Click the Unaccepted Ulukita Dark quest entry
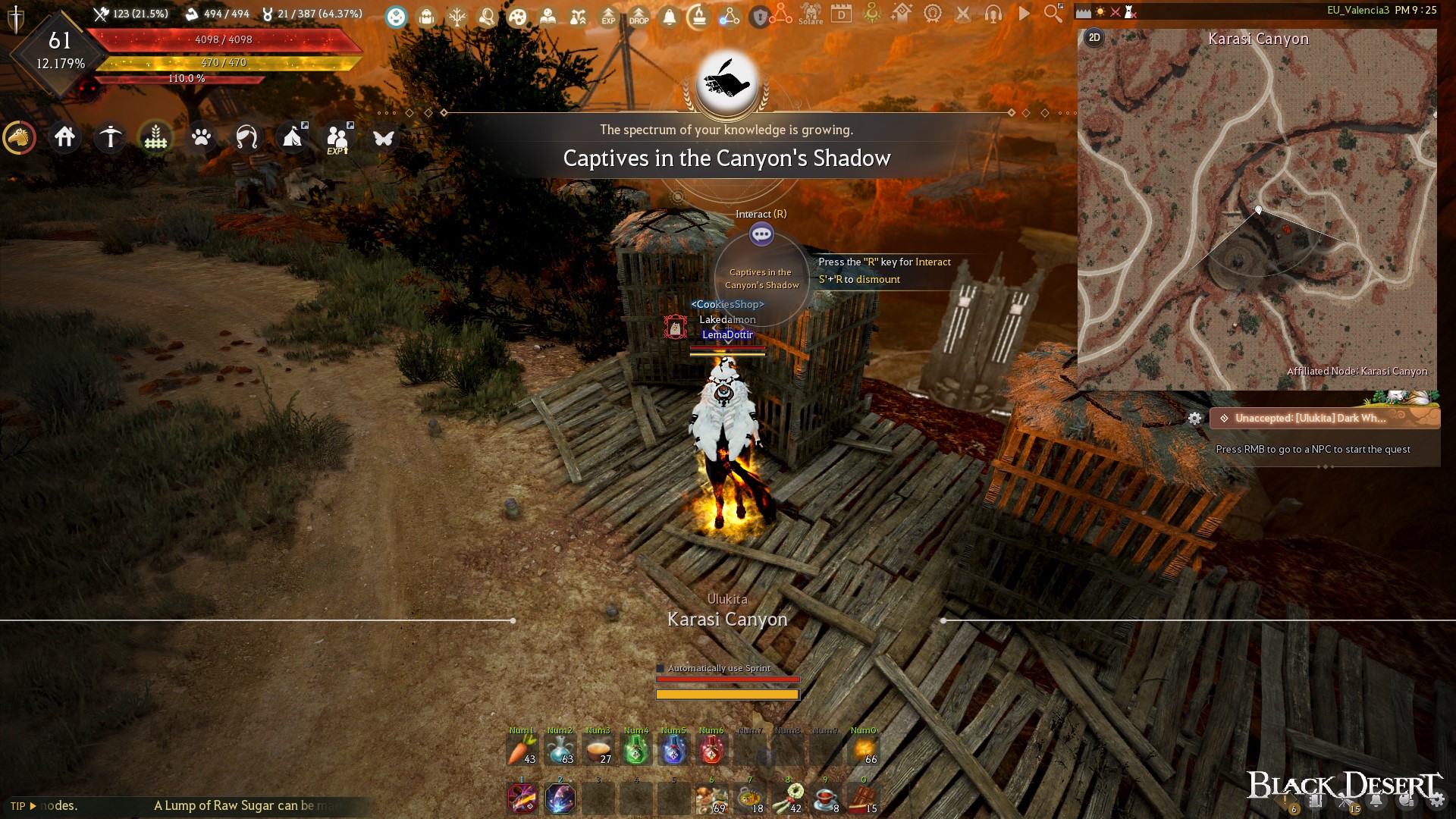The image size is (1456, 819). click(1322, 417)
